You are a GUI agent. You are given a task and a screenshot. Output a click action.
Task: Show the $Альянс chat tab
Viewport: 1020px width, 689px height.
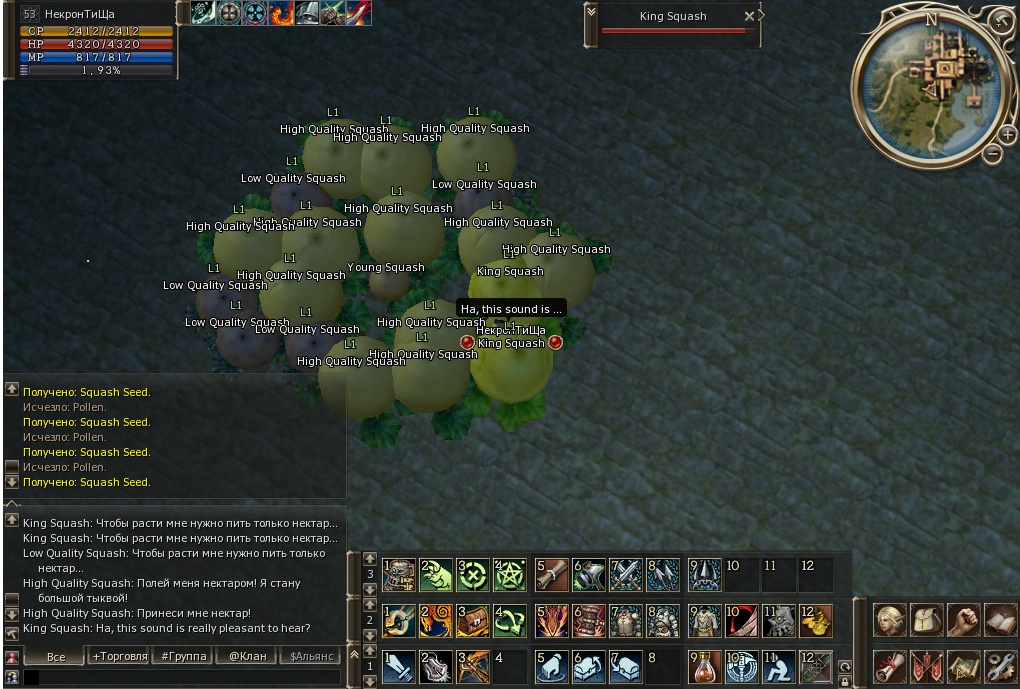click(311, 657)
